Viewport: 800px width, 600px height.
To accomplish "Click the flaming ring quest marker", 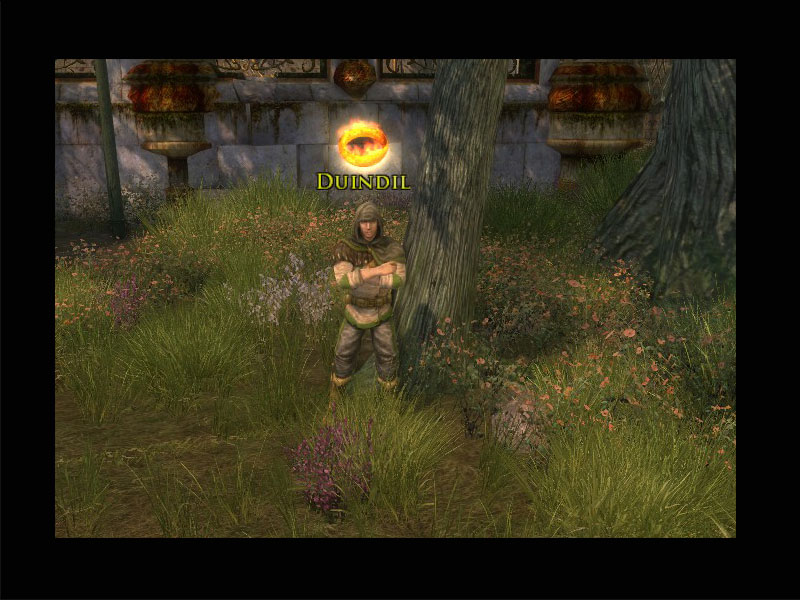I will pos(363,143).
